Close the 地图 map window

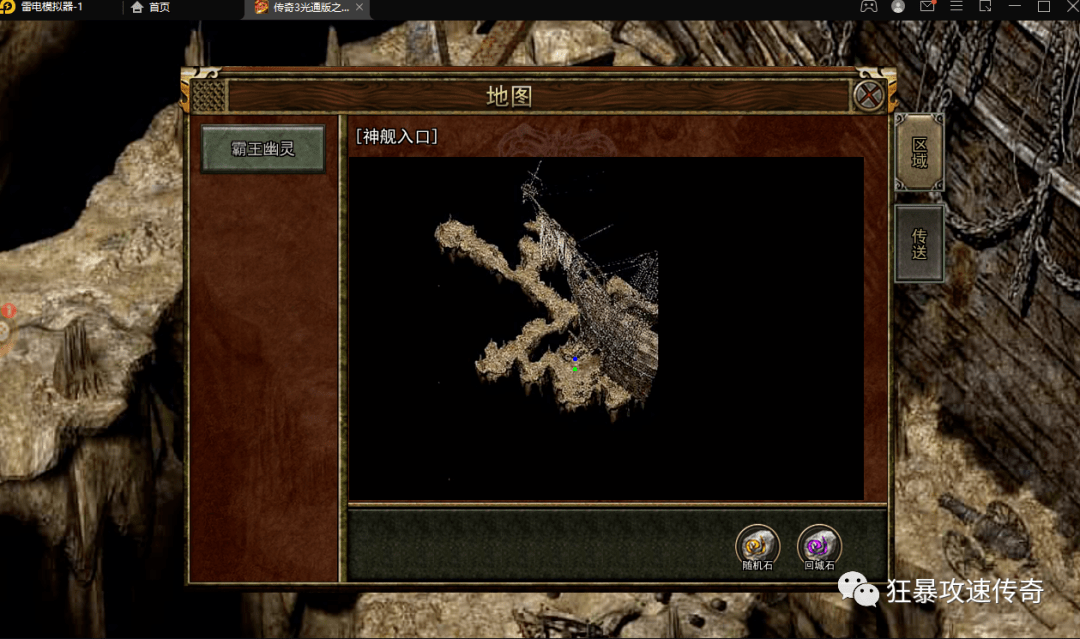pyautogui.click(x=869, y=96)
